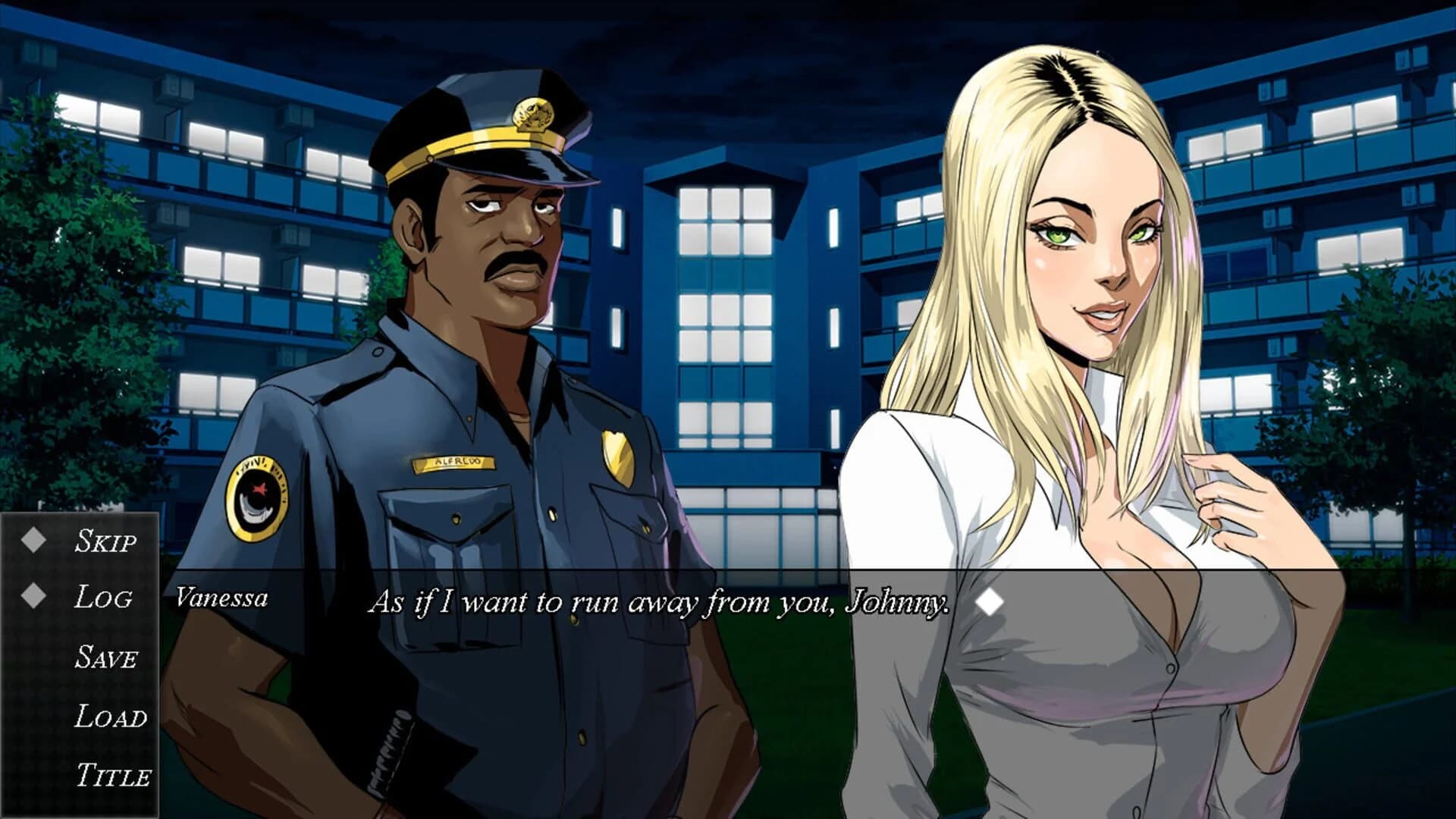This screenshot has width=1456, height=819.
Task: Click the diamond icon beside Skip
Action: pos(34,540)
